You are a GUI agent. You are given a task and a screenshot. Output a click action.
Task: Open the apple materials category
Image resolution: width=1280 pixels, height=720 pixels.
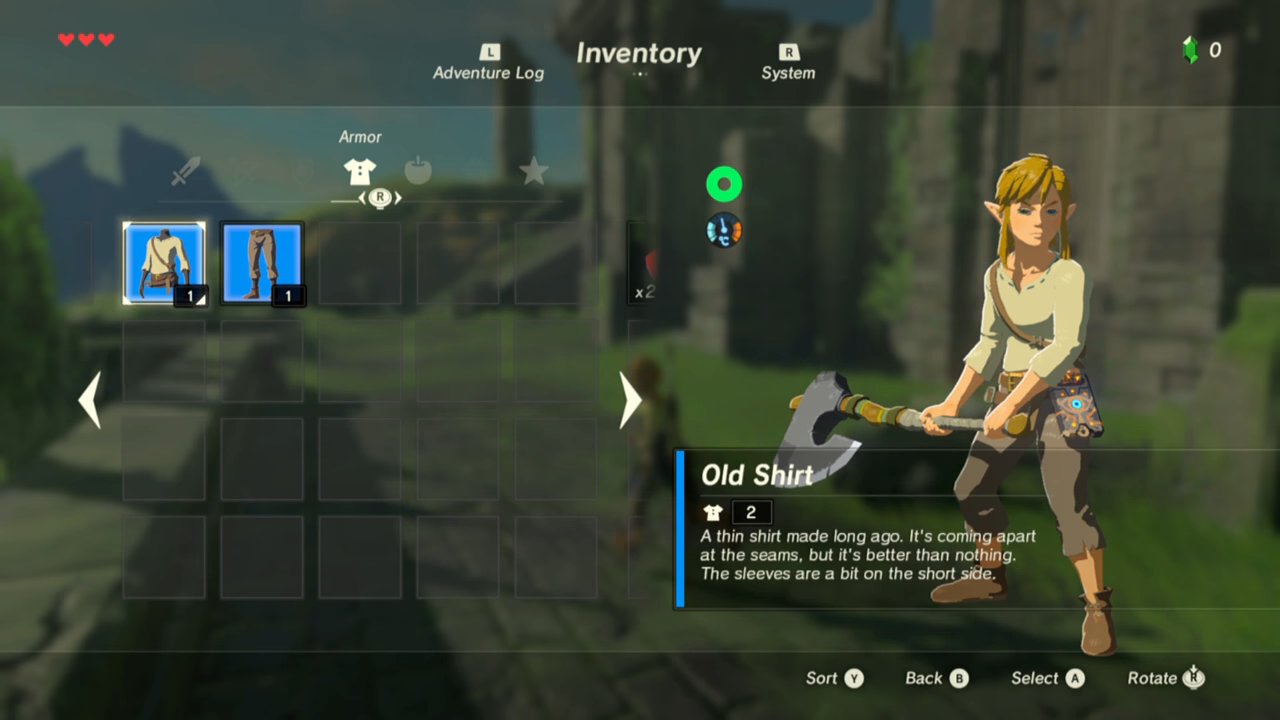coord(418,172)
